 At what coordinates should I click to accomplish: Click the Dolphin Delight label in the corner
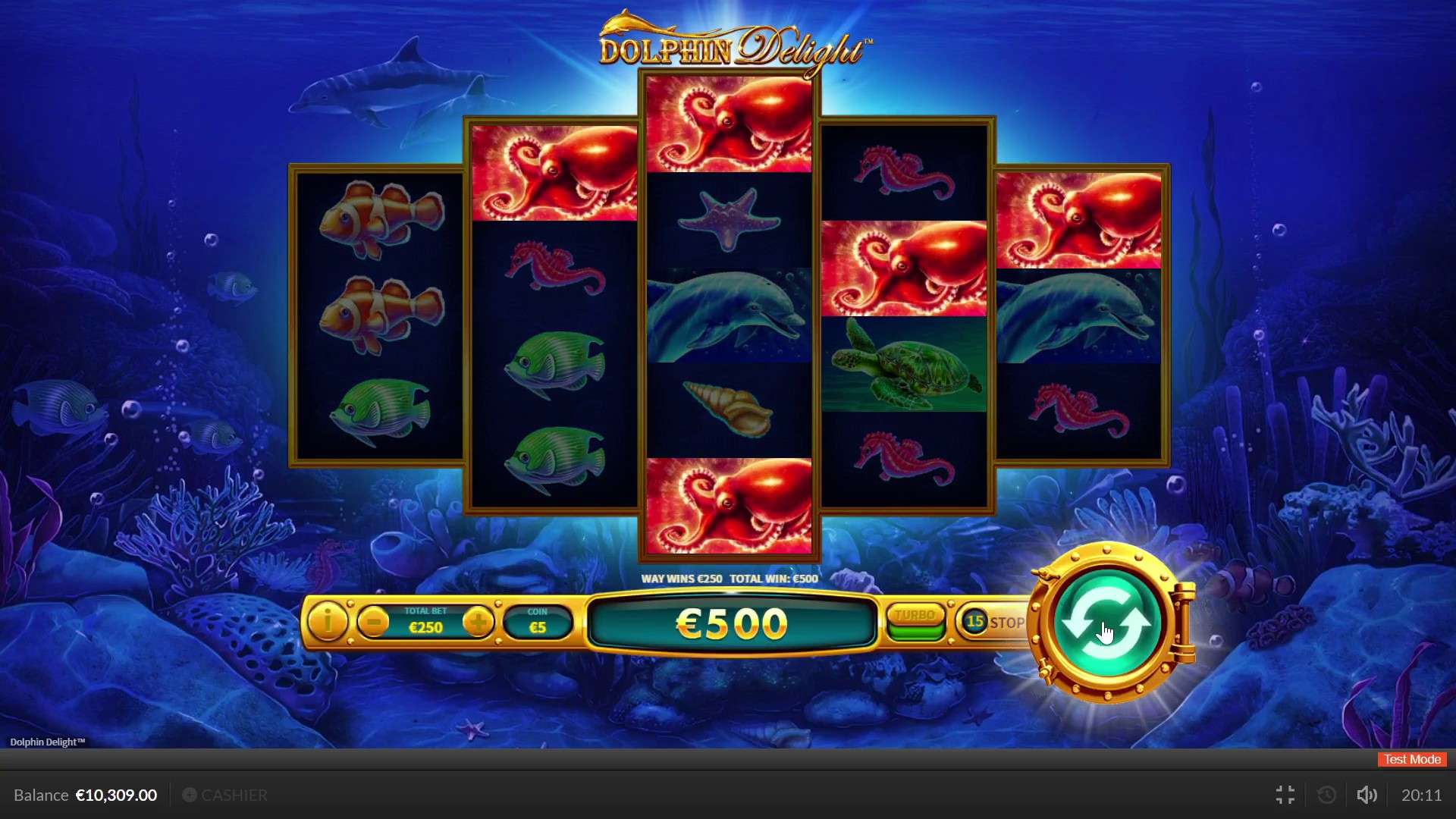[49, 742]
